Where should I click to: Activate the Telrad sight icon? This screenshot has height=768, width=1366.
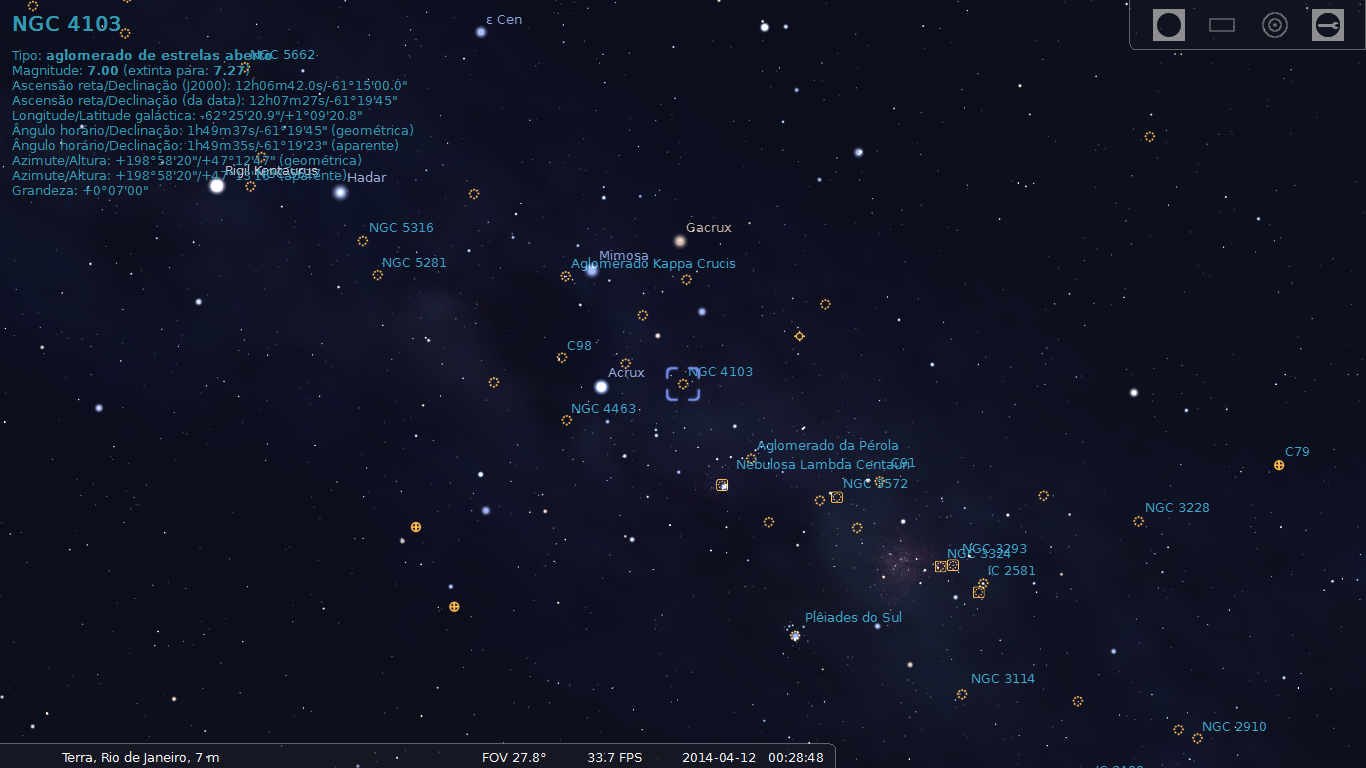click(1274, 24)
